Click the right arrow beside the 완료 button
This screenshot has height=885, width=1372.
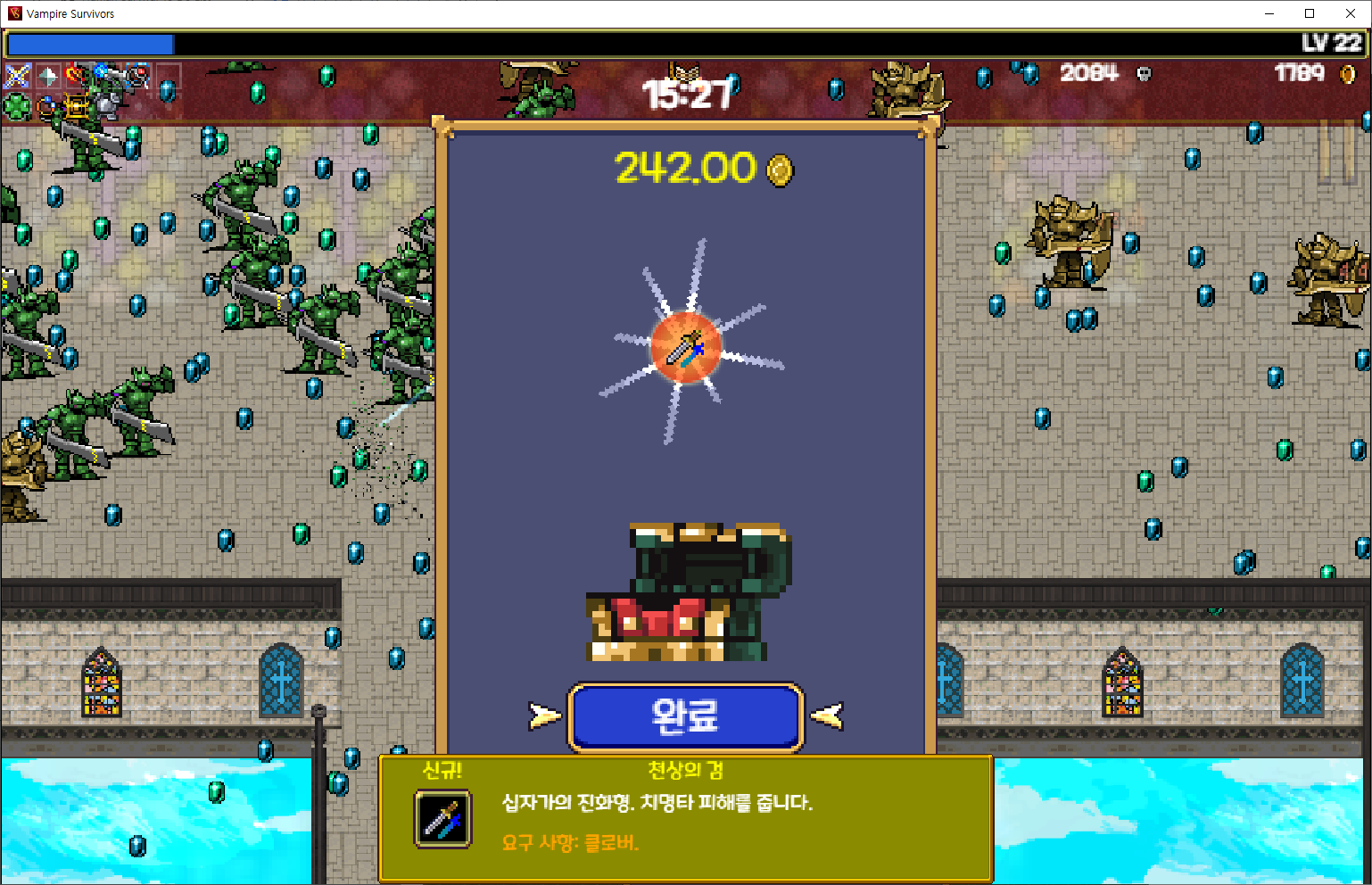coord(828,715)
